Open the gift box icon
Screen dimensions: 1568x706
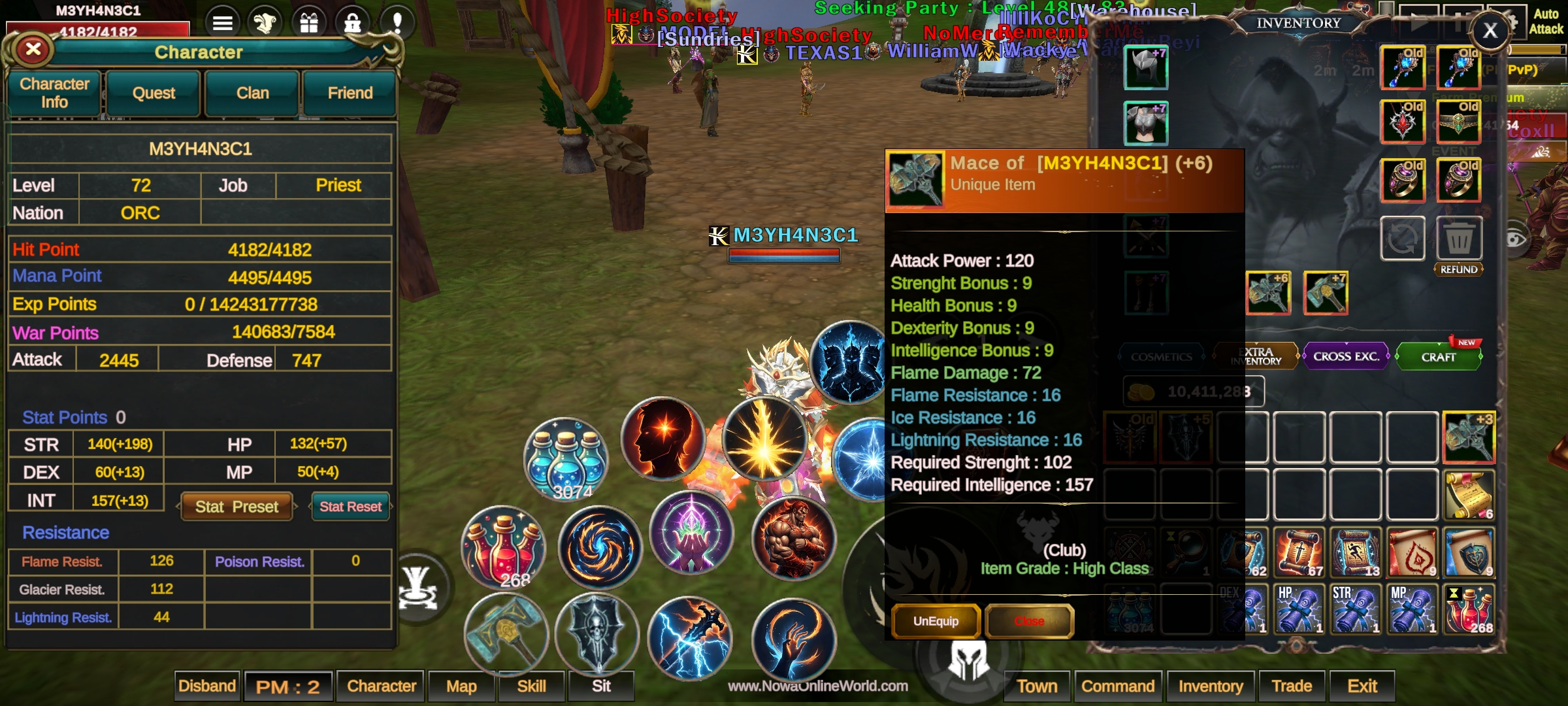click(x=309, y=24)
